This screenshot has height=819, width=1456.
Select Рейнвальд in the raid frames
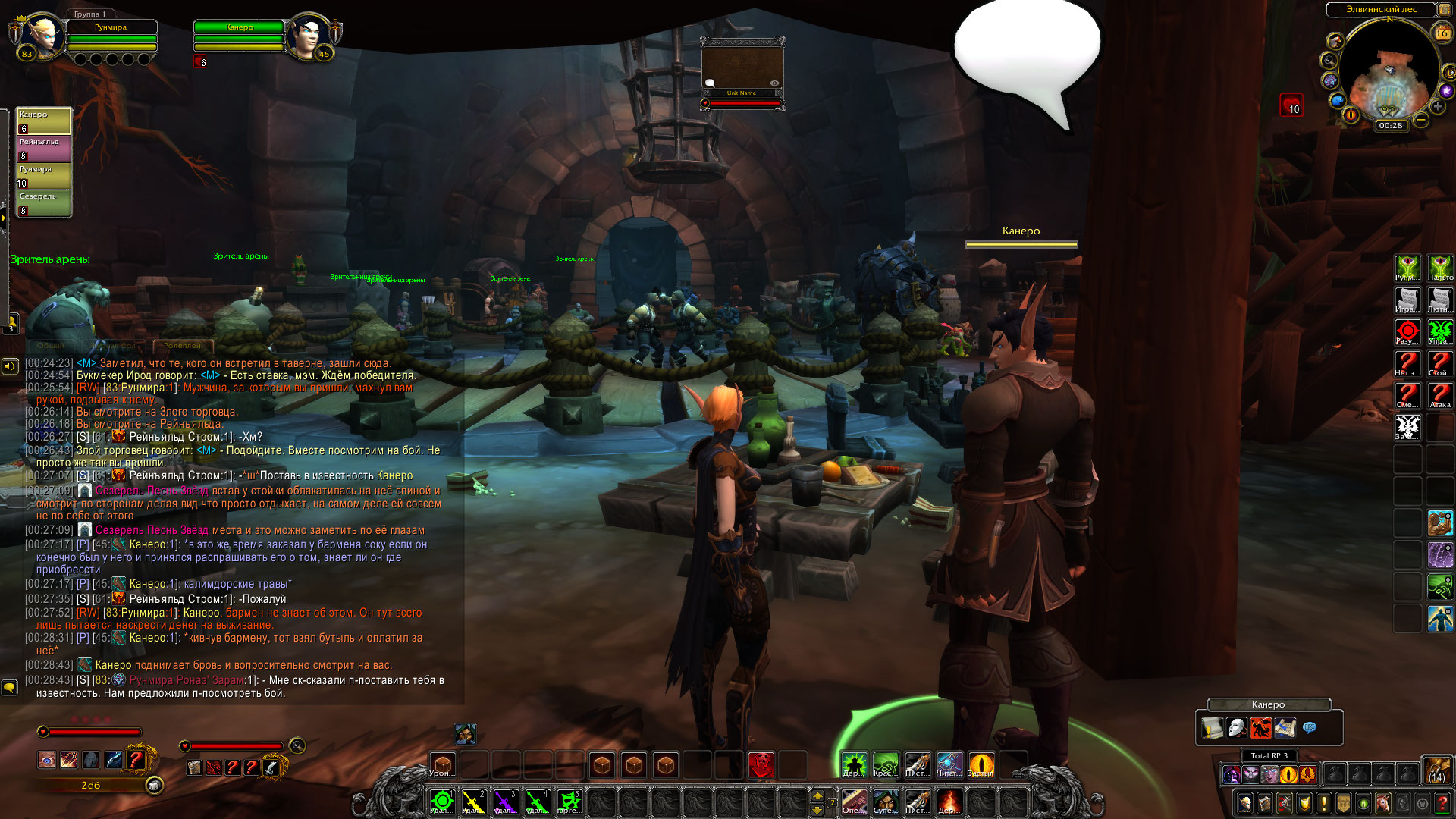click(x=44, y=149)
